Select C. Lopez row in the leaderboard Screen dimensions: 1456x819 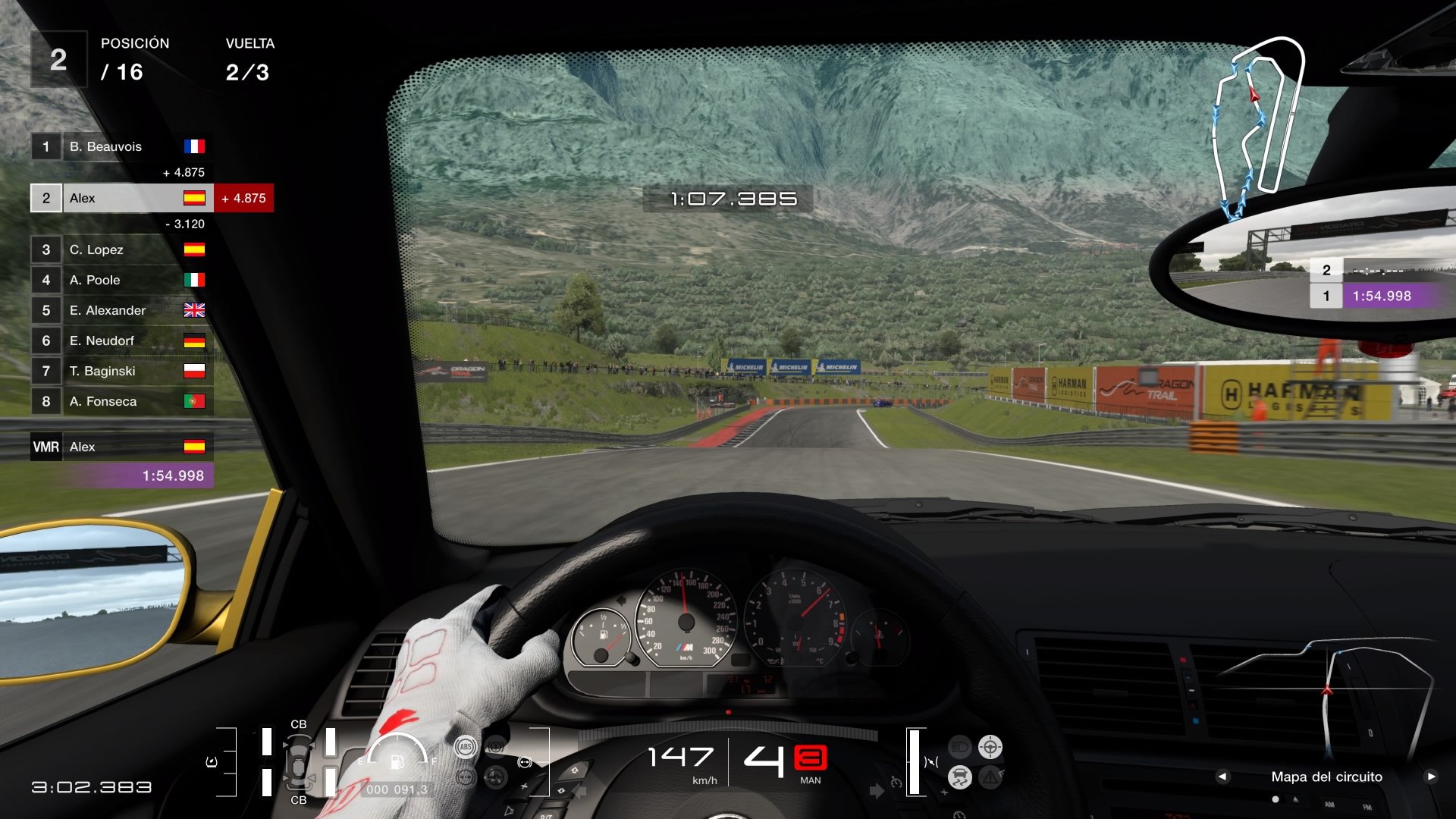click(122, 249)
